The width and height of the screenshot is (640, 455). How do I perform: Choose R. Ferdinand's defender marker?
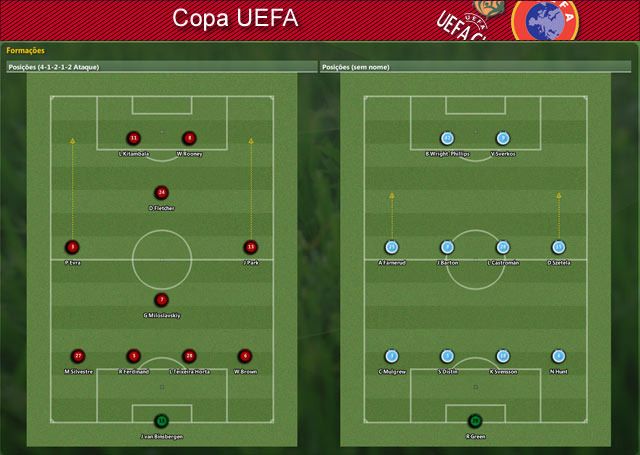pyautogui.click(x=133, y=355)
